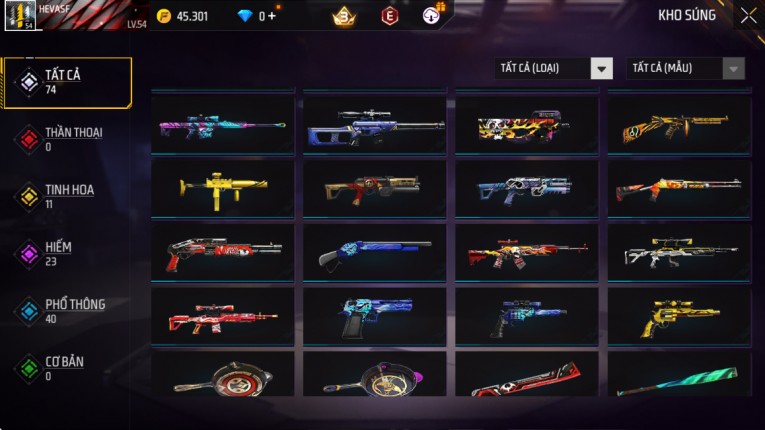Open the TINH HOA weapon category
765x430 pixels.
[67, 196]
